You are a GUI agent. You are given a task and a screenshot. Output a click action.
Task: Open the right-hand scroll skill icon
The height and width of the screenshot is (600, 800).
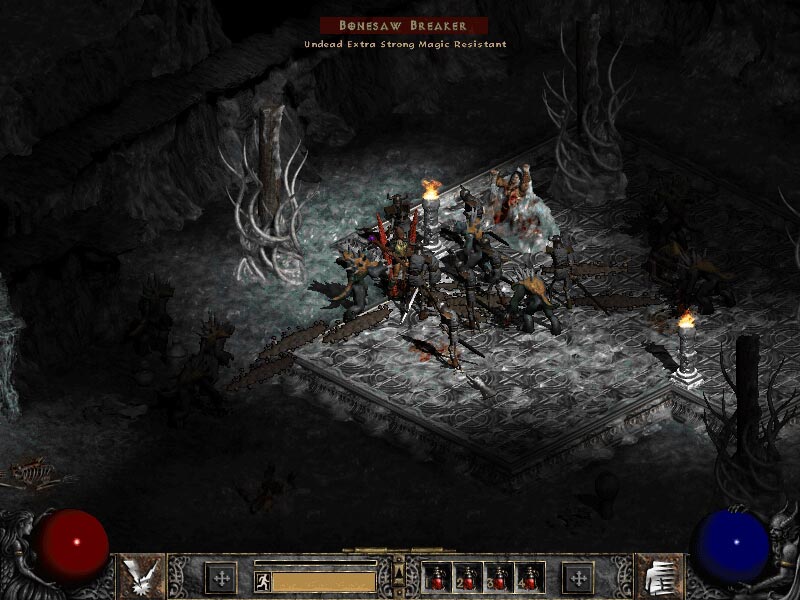coord(658,575)
